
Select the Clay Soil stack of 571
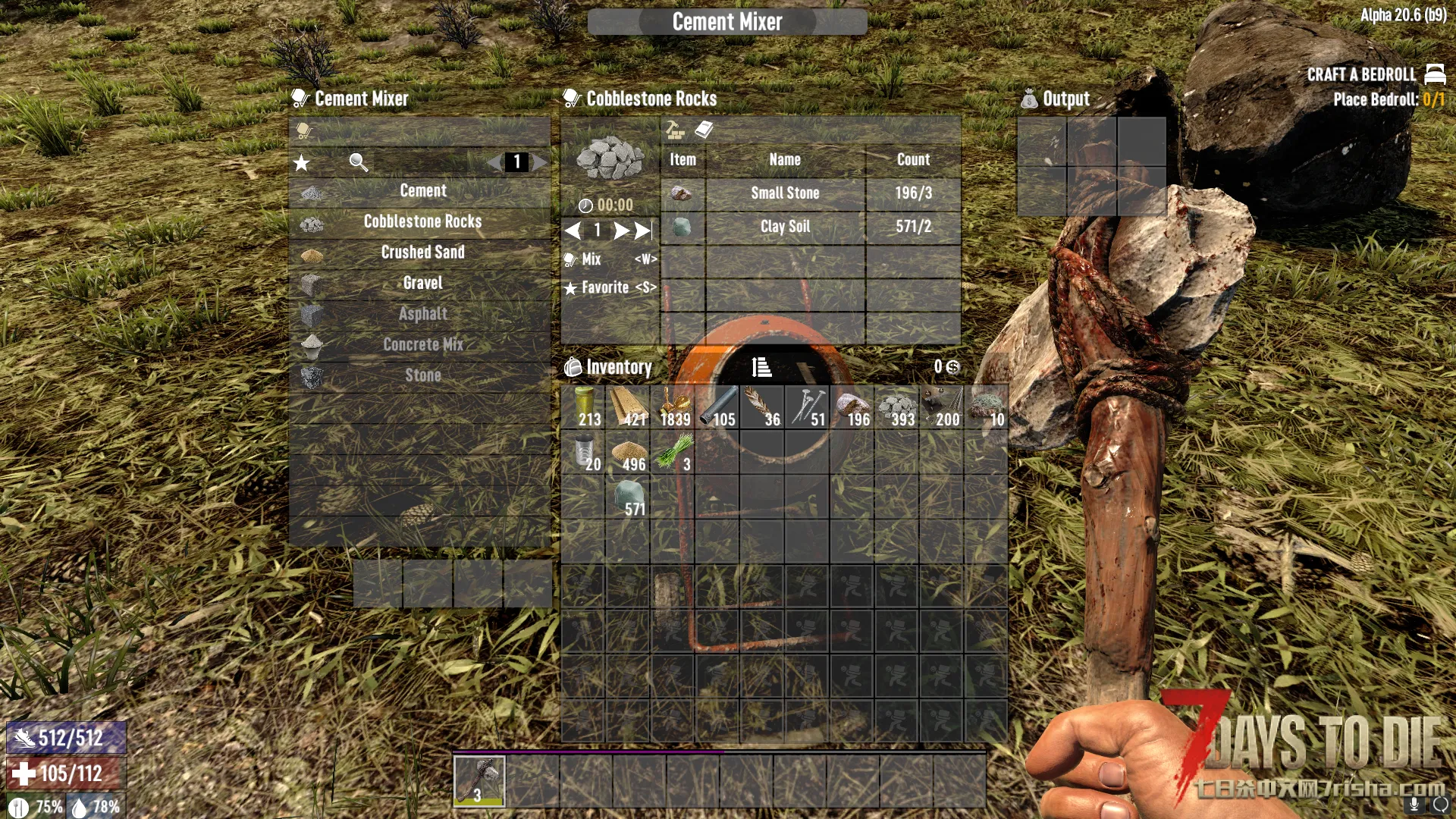point(628,498)
